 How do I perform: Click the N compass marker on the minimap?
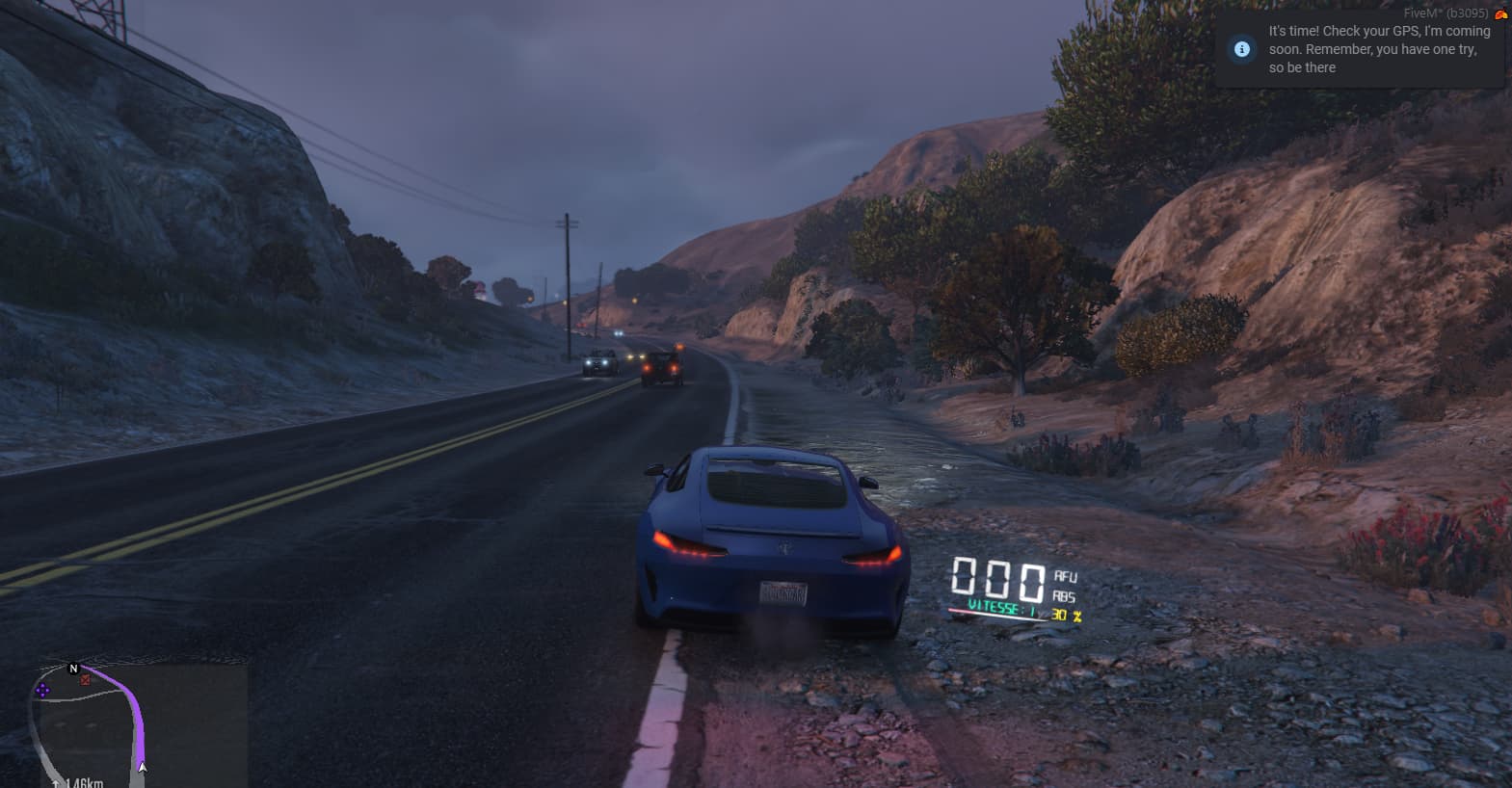pos(73,668)
